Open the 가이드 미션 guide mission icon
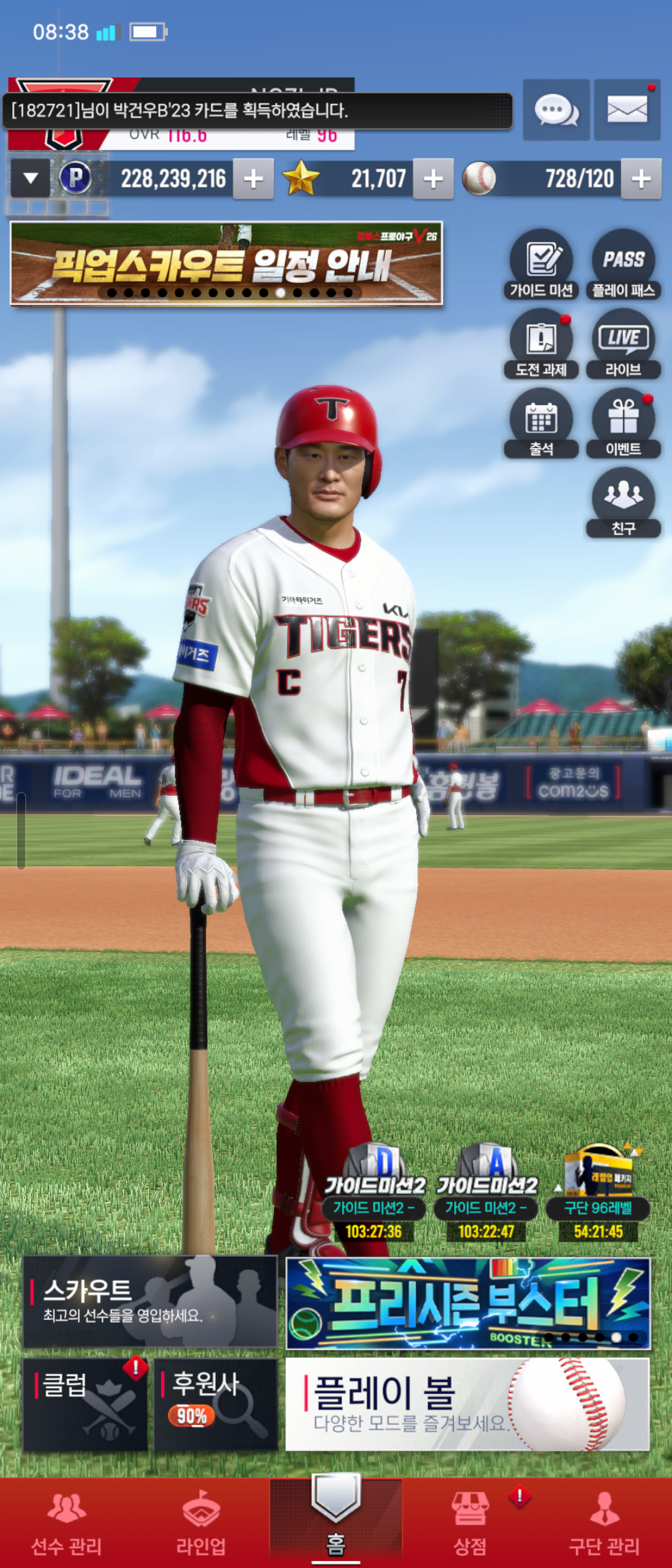 (541, 264)
